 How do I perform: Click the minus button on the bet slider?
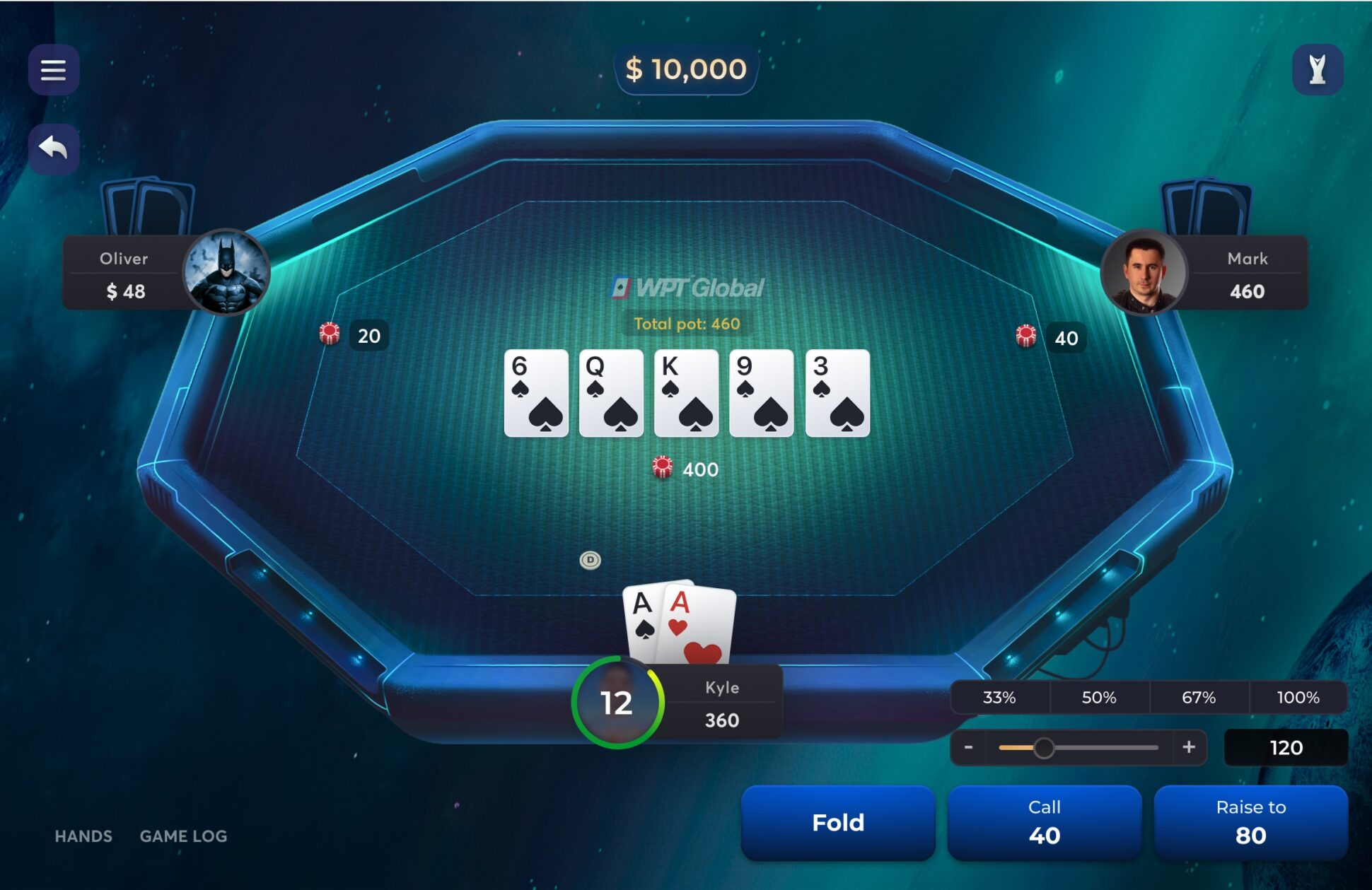(969, 747)
